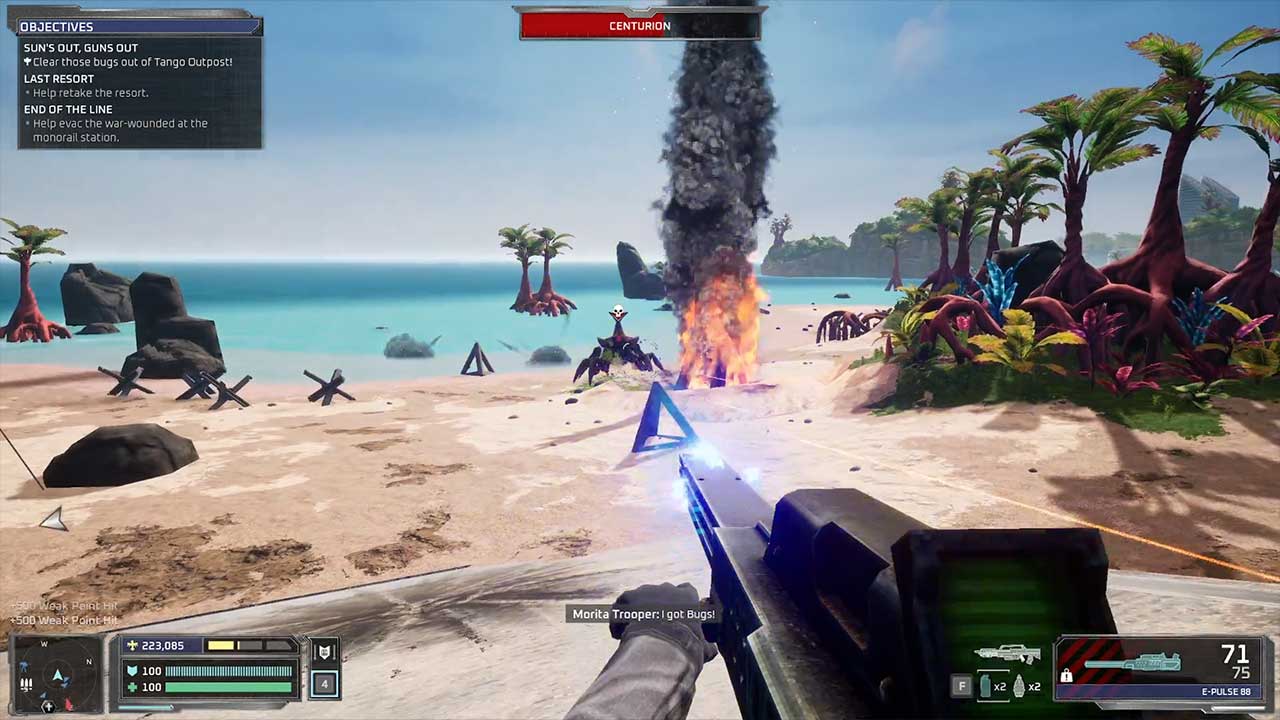Click the shield emblem ability icon
The width and height of the screenshot is (1280, 720).
[x=324, y=653]
